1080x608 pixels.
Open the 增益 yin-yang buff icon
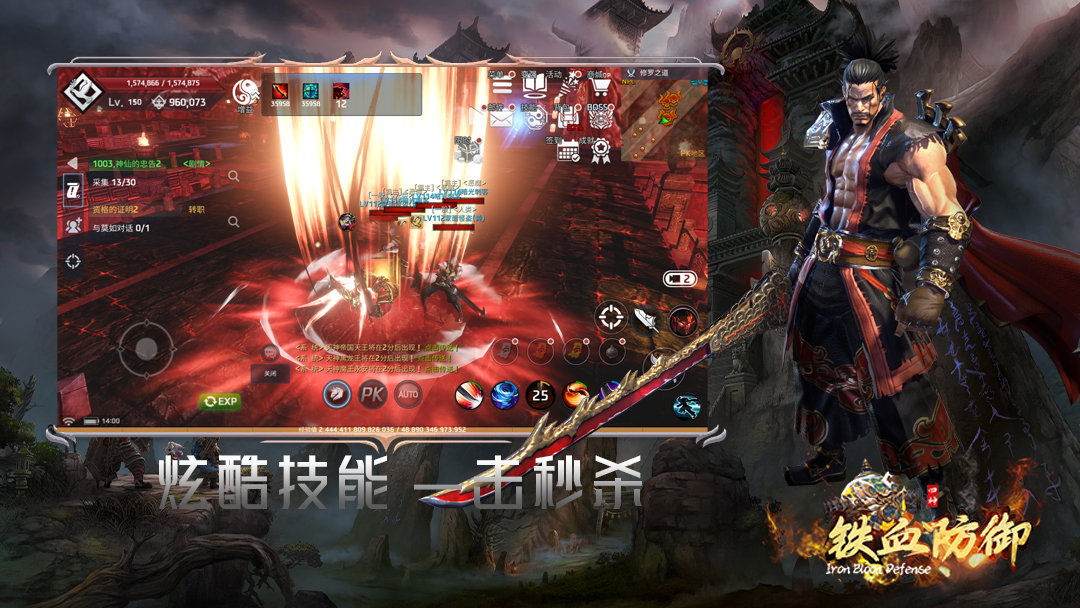coord(245,94)
